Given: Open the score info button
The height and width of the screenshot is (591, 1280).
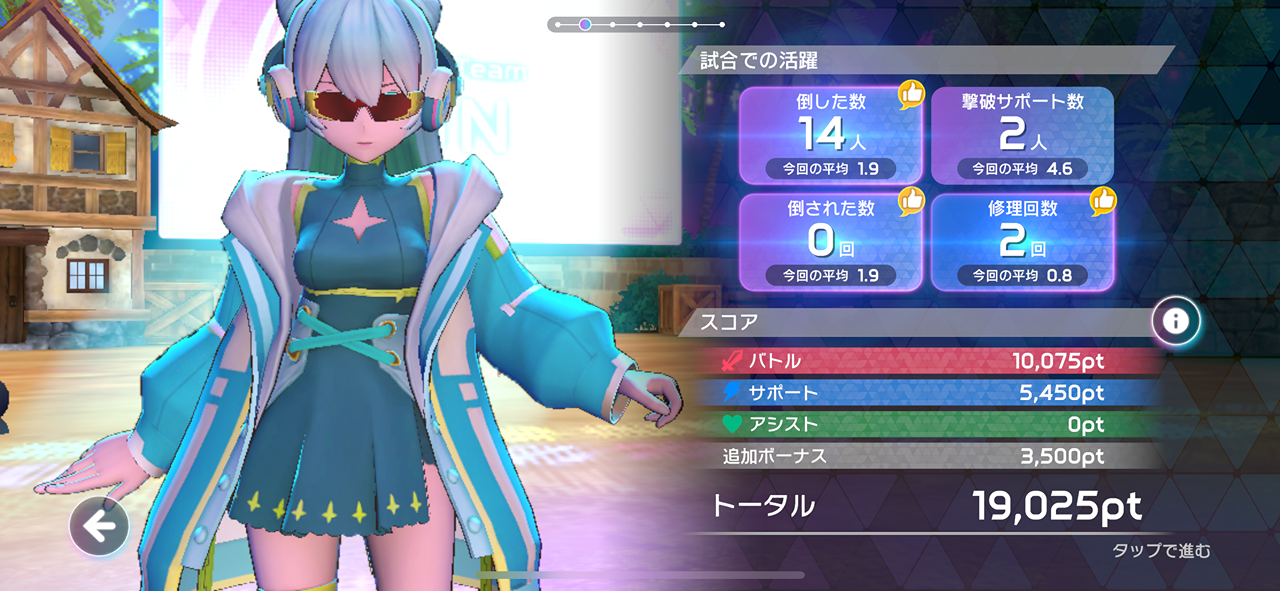Looking at the screenshot, I should click(x=1175, y=321).
